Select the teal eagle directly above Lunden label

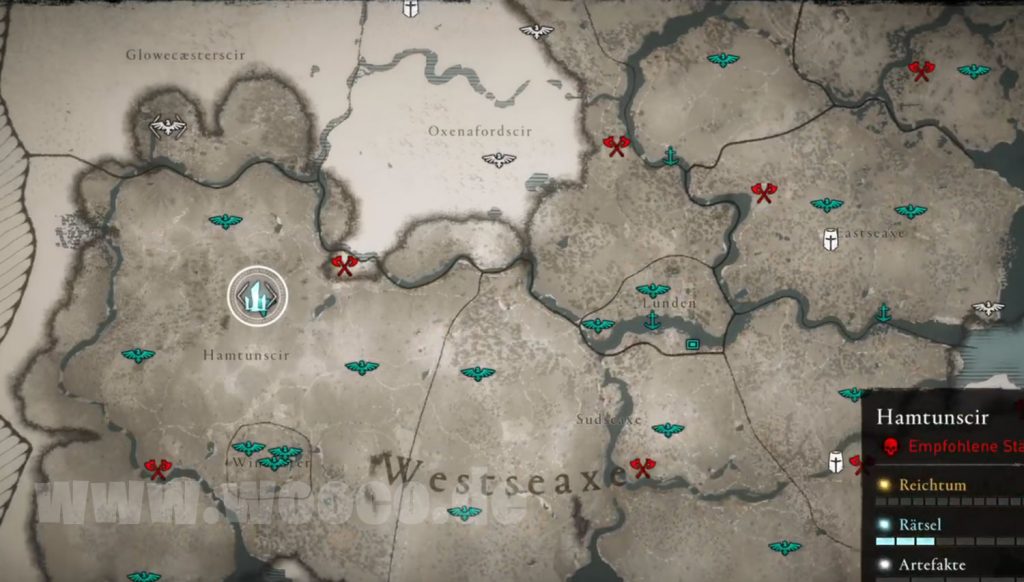pos(652,290)
